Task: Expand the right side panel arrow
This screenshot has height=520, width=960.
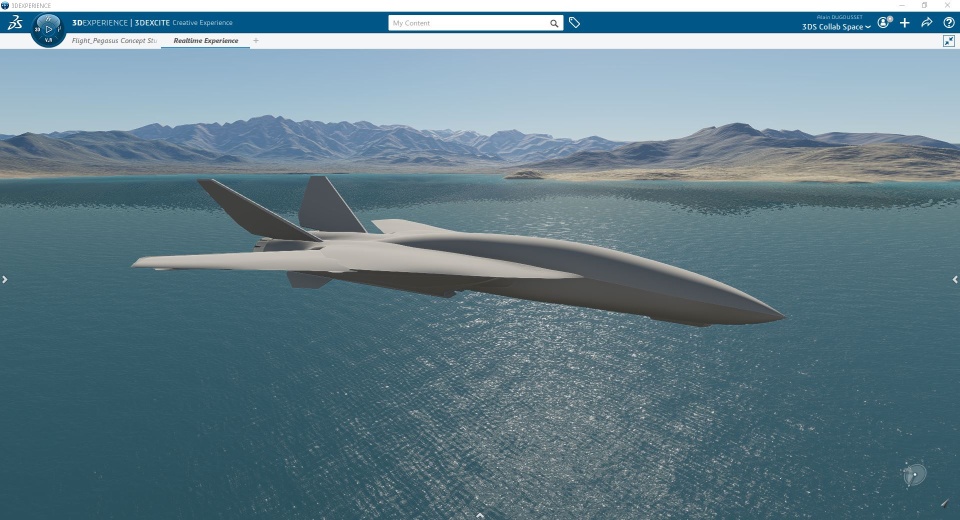Action: [x=955, y=280]
